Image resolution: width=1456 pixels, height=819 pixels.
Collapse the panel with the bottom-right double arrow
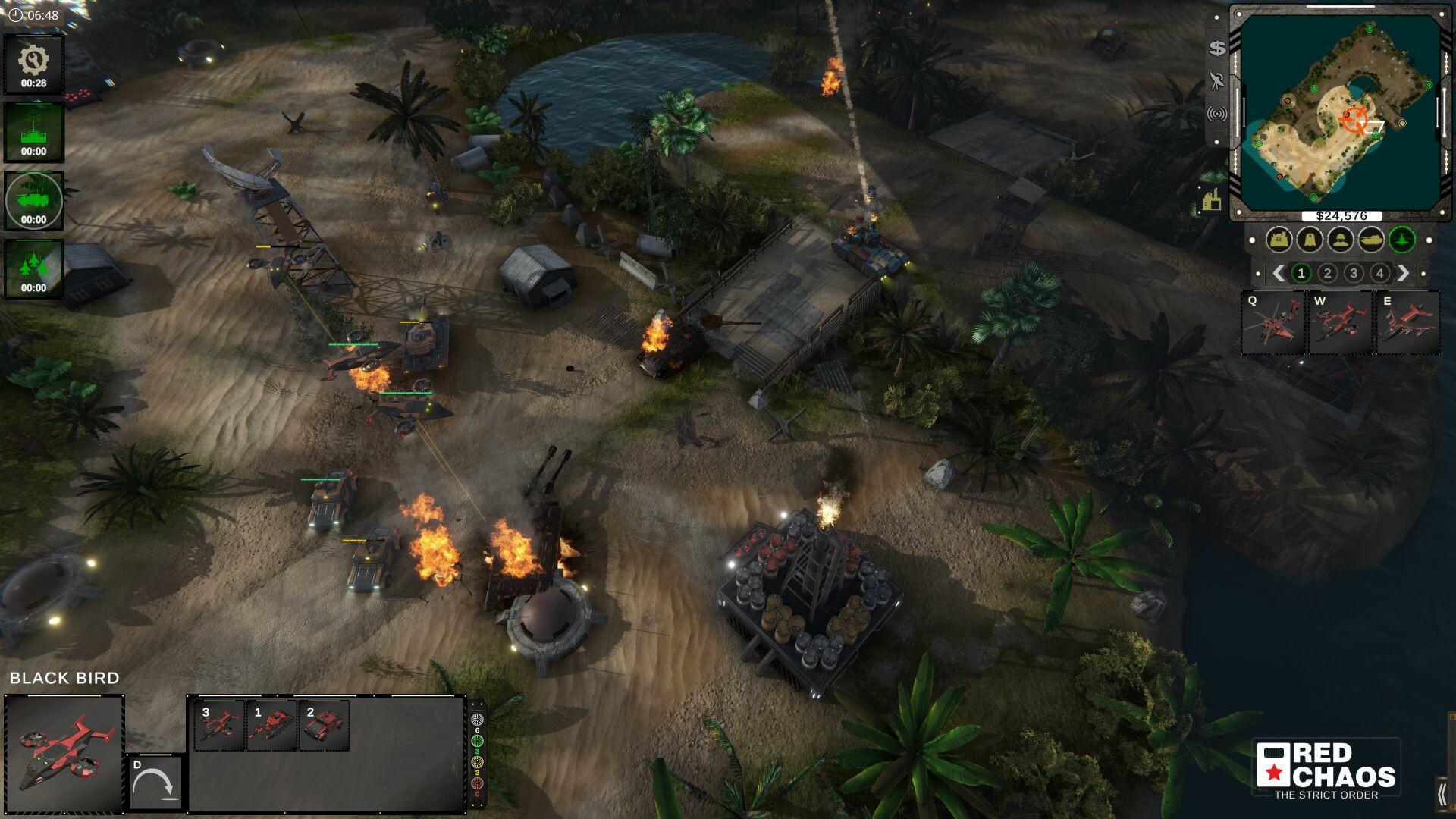1444,795
